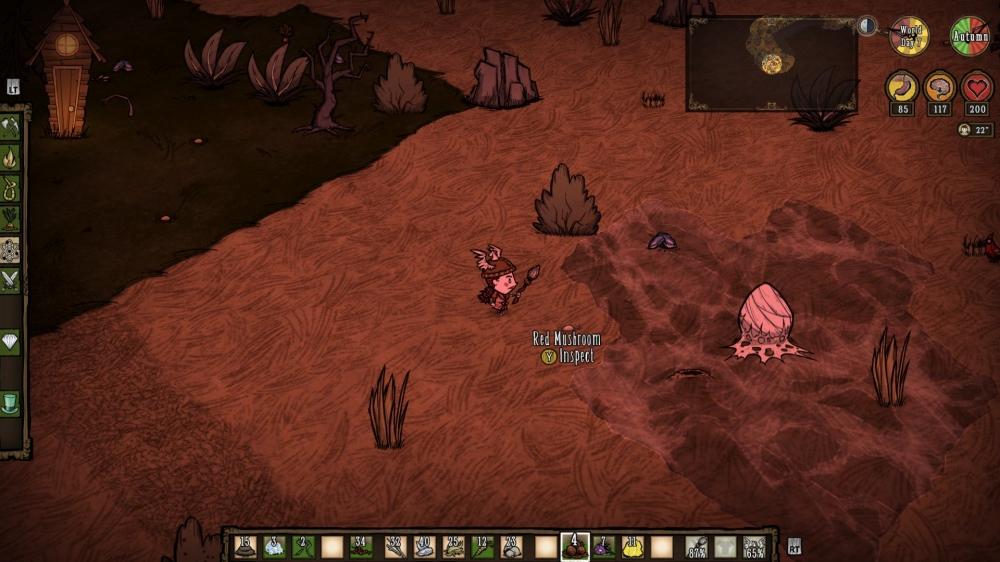Viewport: 1000px width, 562px height.
Task: Switch to the Fight tab with crossed swords
Action: point(10,280)
